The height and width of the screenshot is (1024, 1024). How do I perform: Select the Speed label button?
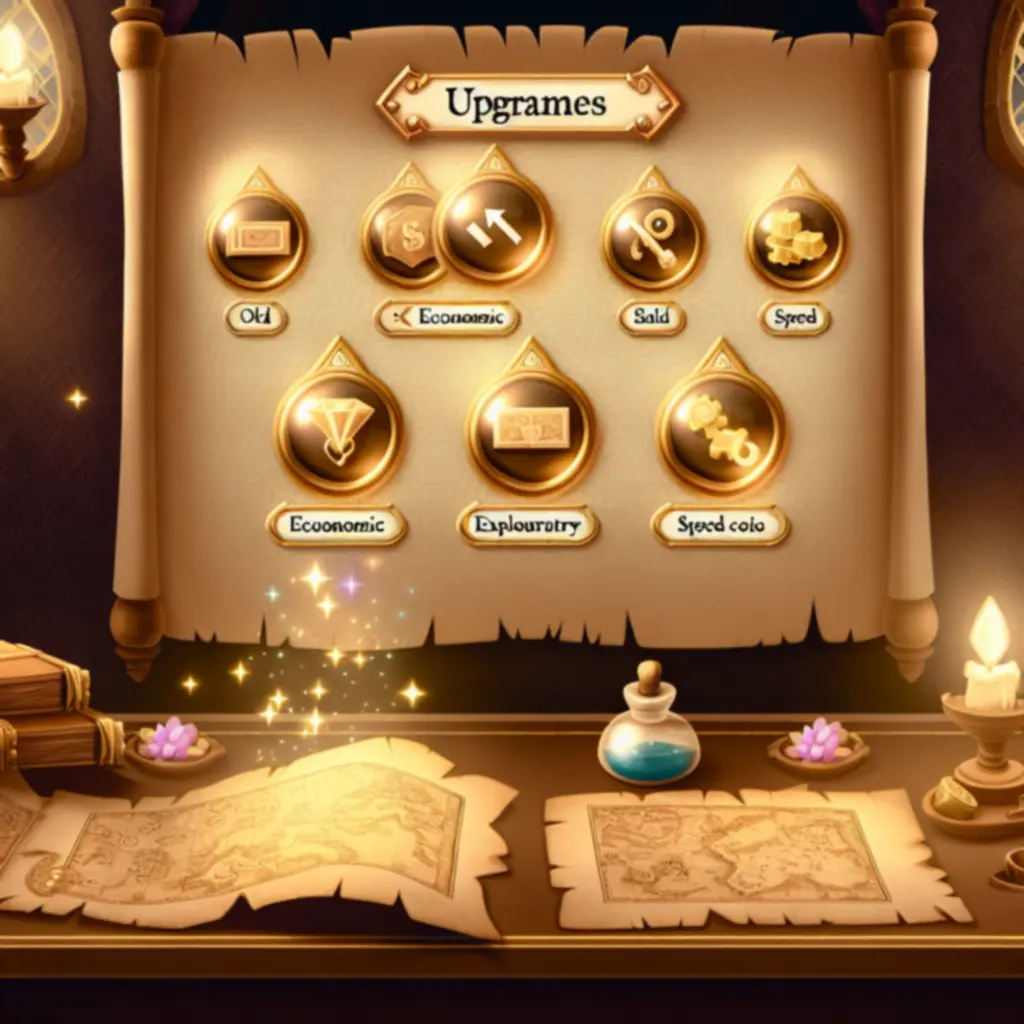(795, 319)
